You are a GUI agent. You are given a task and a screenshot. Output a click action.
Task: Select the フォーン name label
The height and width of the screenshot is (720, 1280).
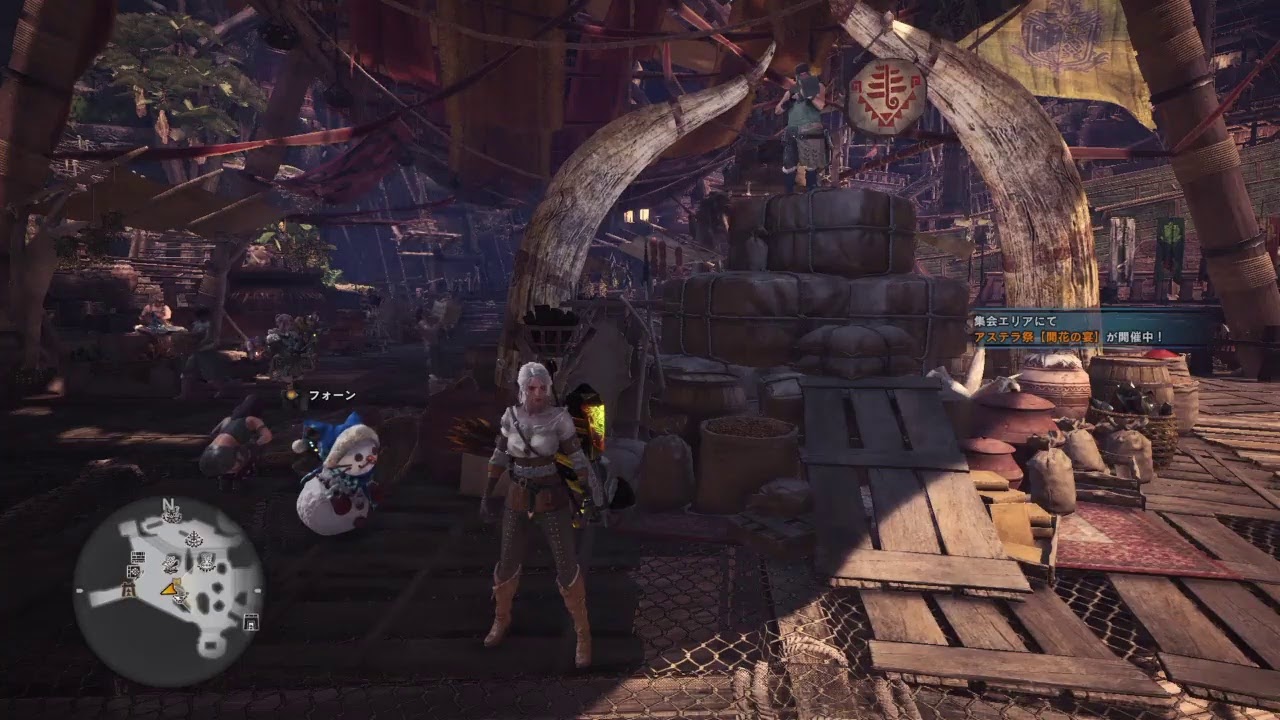331,396
